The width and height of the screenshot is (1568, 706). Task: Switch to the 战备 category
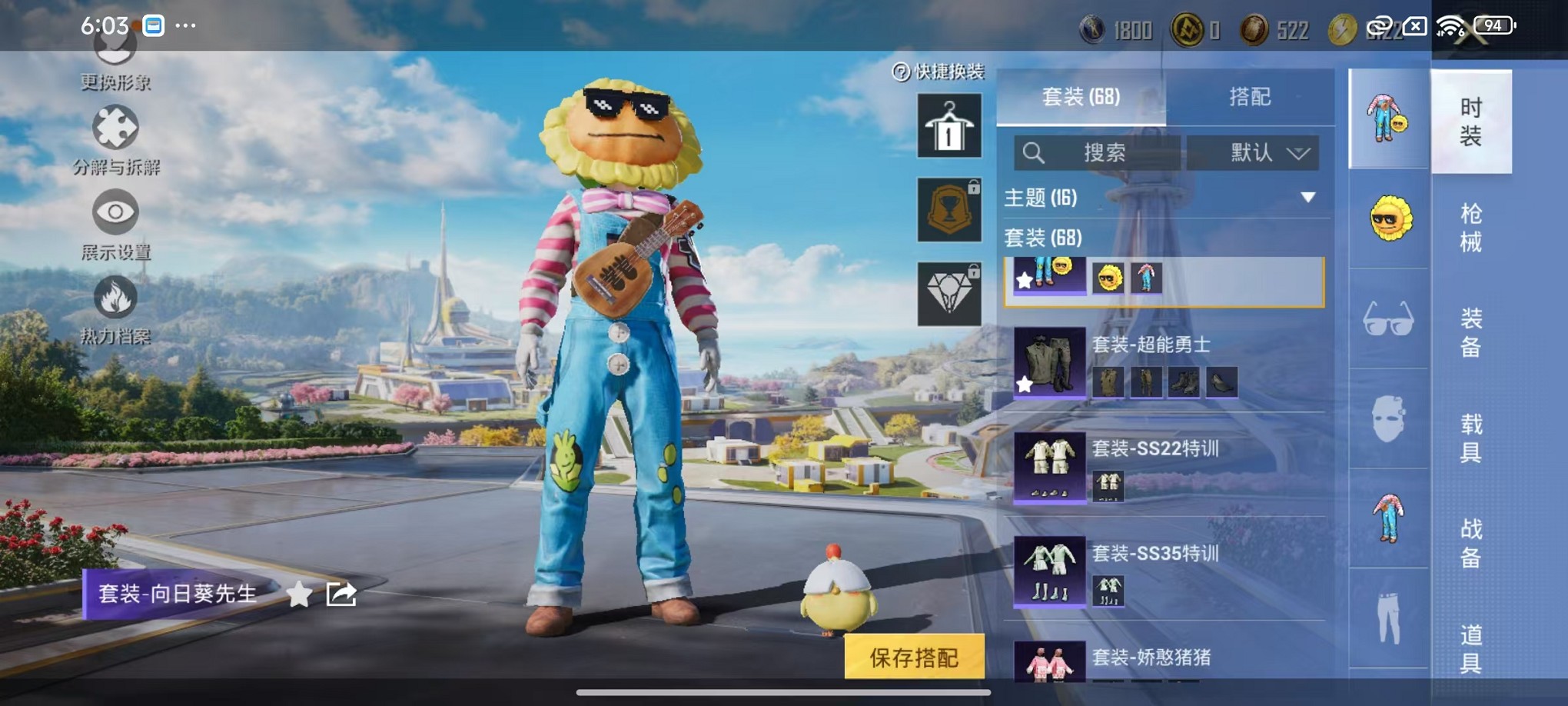click(1470, 543)
